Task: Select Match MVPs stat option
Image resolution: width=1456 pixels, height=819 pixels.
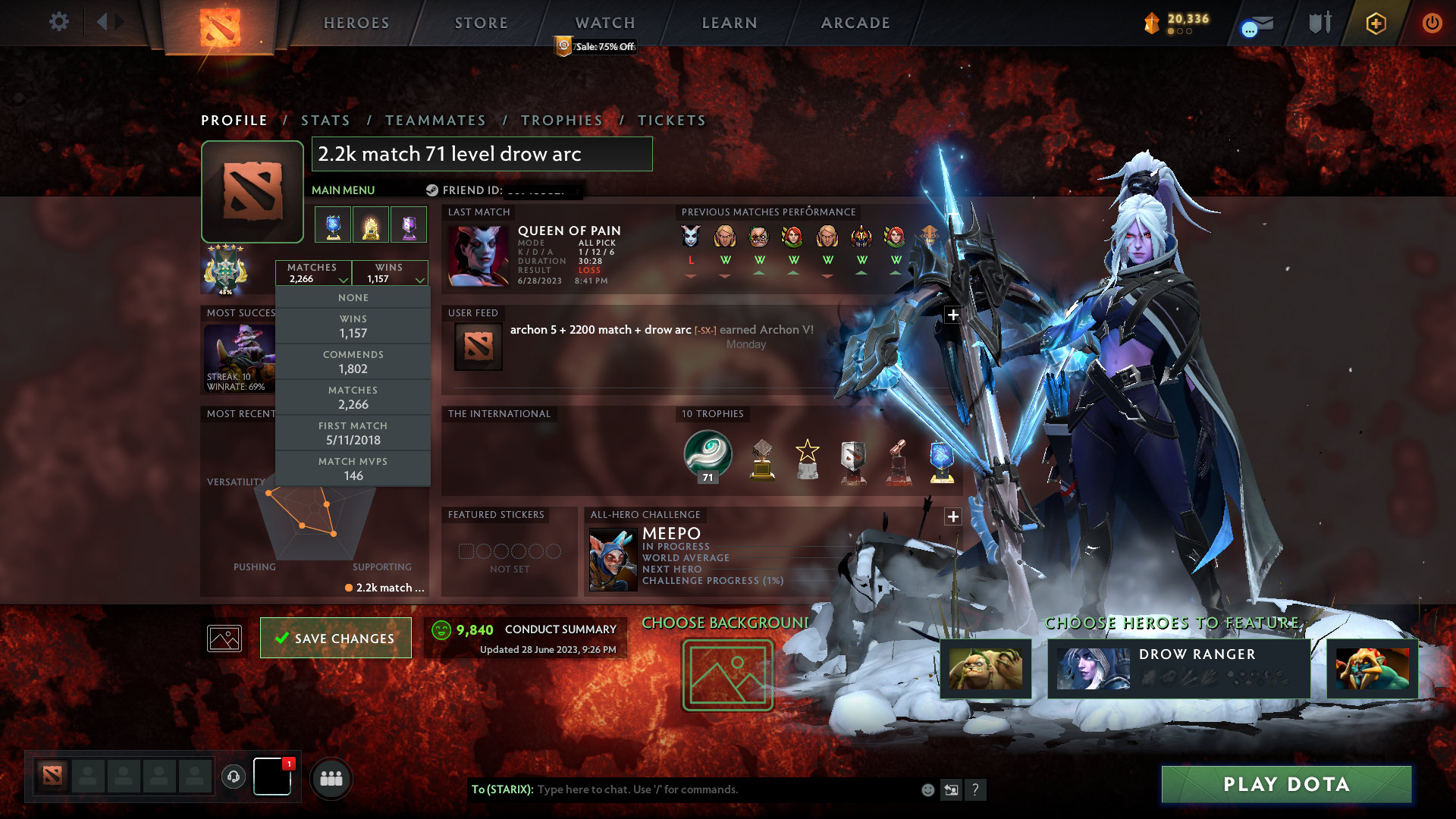Action: [x=353, y=468]
